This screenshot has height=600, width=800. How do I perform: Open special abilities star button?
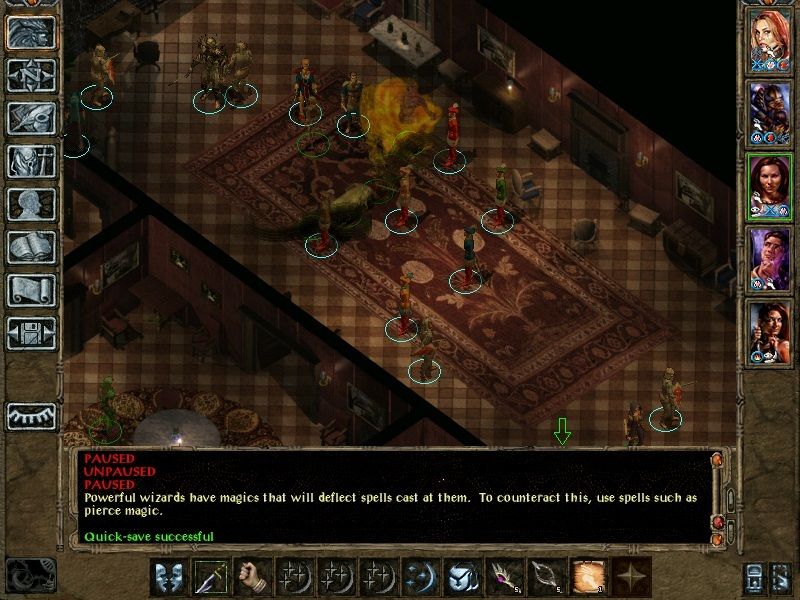(x=629, y=577)
